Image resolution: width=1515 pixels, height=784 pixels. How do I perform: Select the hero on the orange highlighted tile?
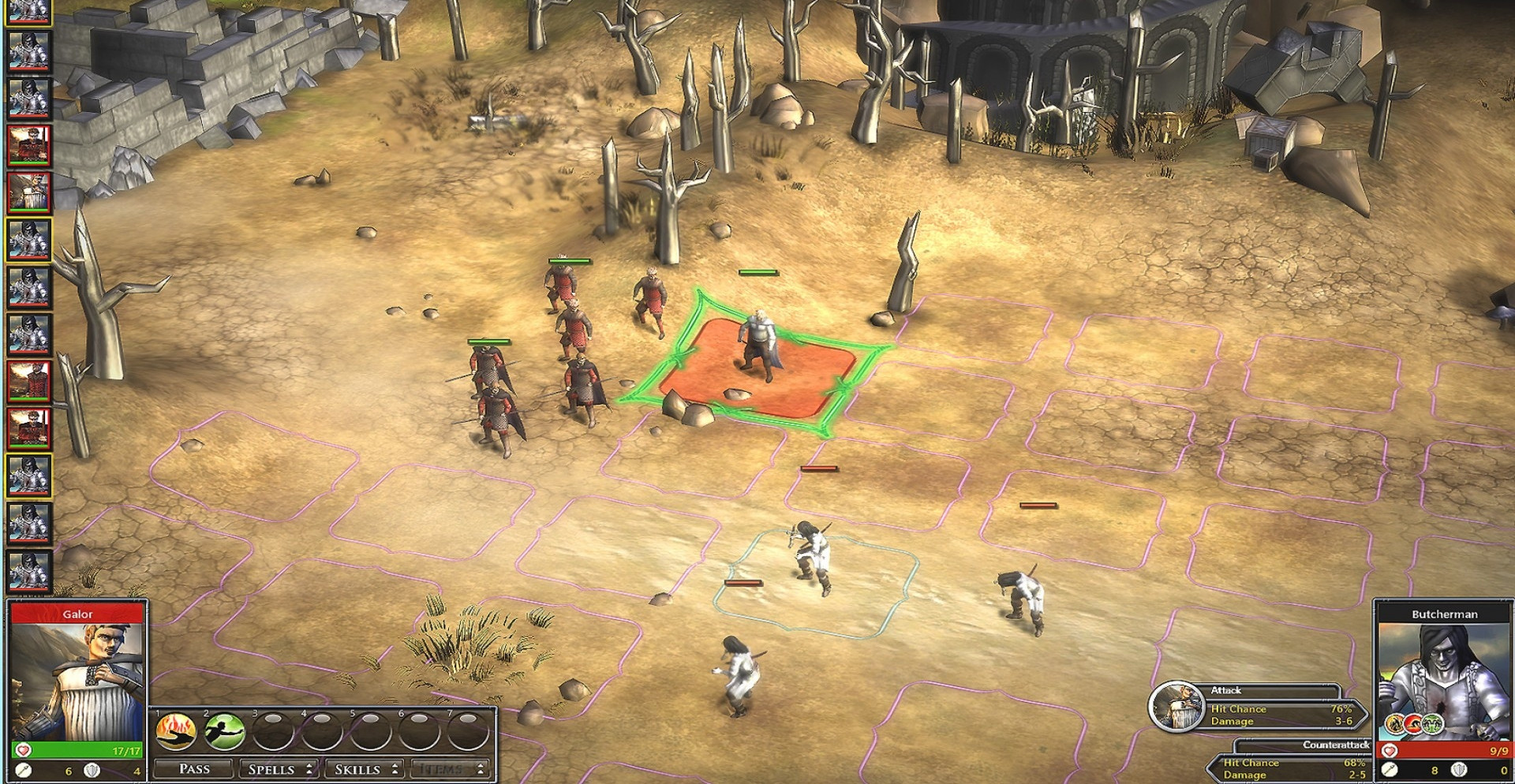tap(758, 347)
